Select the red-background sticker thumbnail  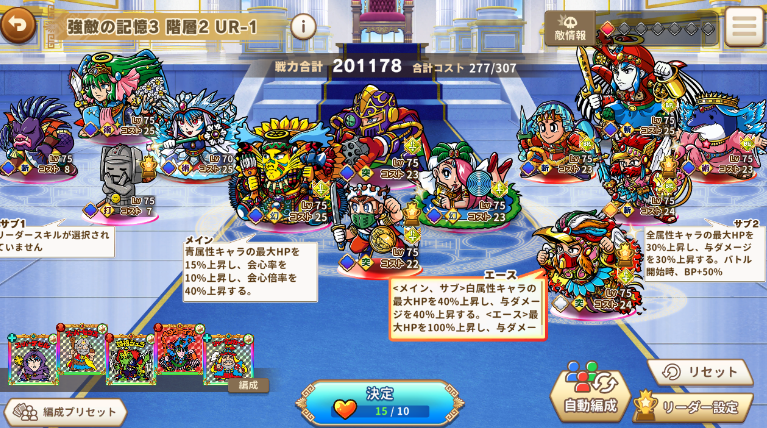tap(179, 351)
